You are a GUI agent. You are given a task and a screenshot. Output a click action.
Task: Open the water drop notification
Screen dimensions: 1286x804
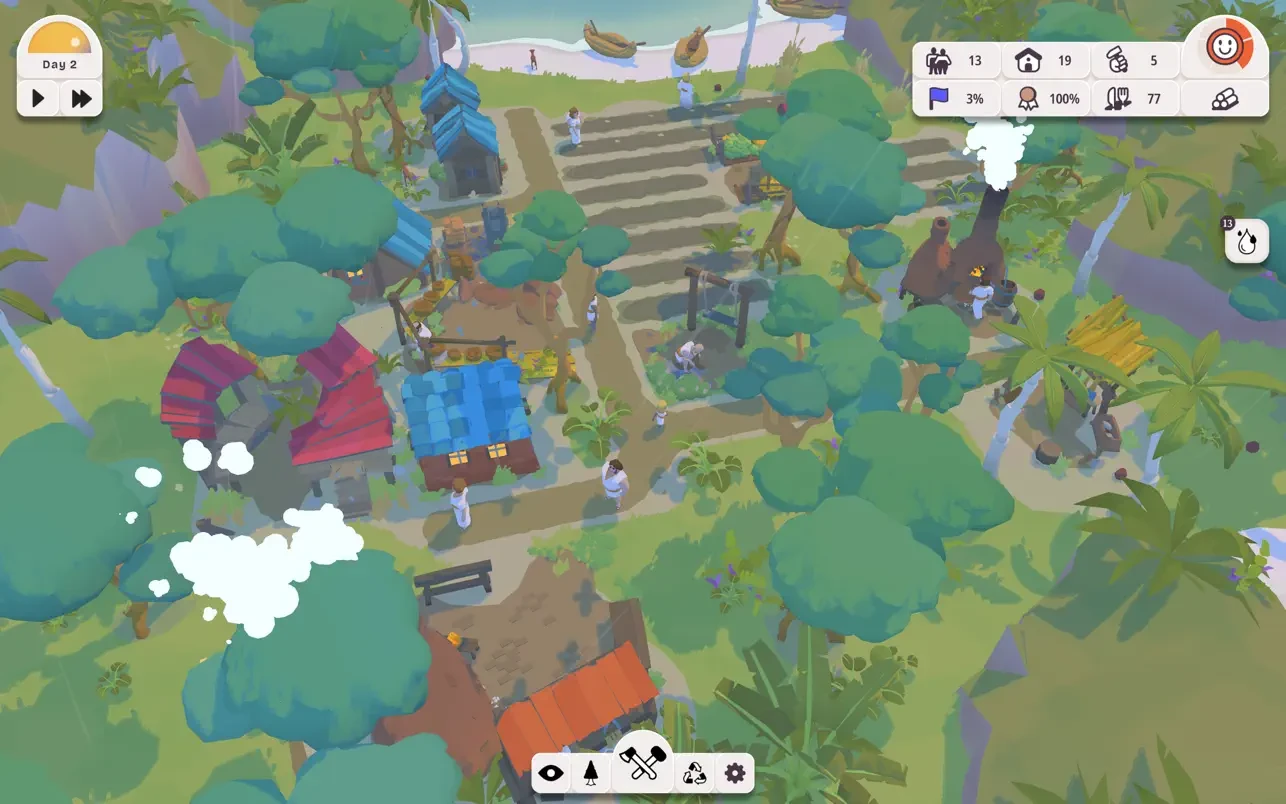coord(1246,242)
